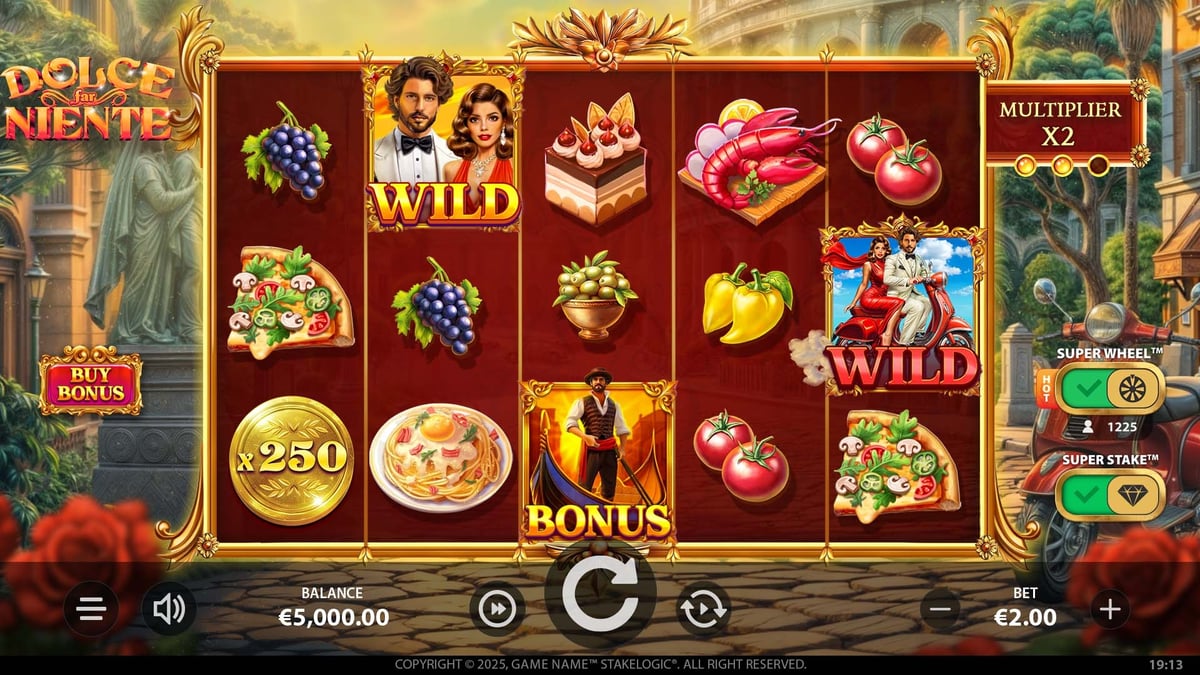Toggle the Super Stake feature
This screenshot has width=1200, height=675.
tap(1110, 495)
